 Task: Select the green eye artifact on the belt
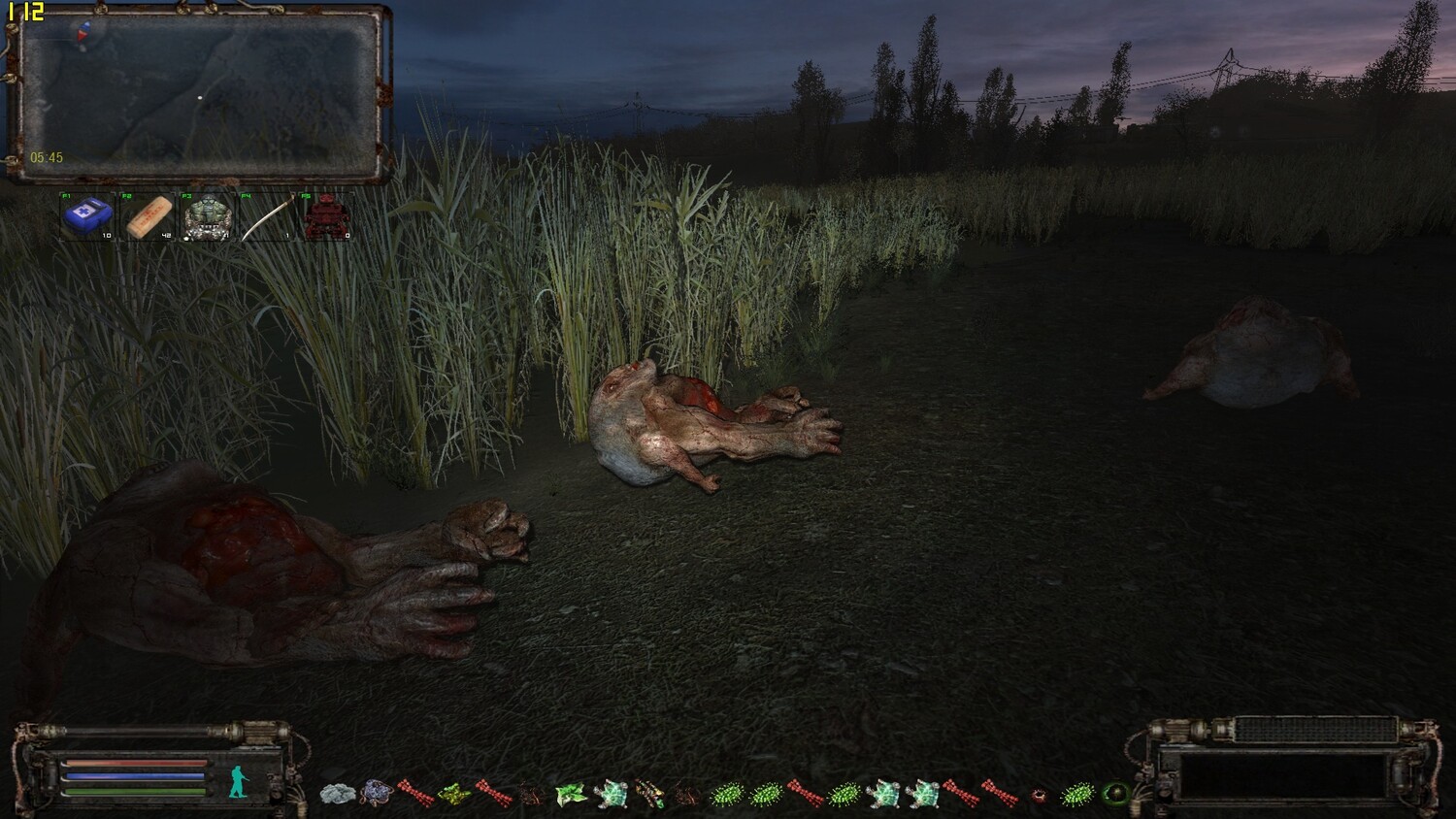1116,795
